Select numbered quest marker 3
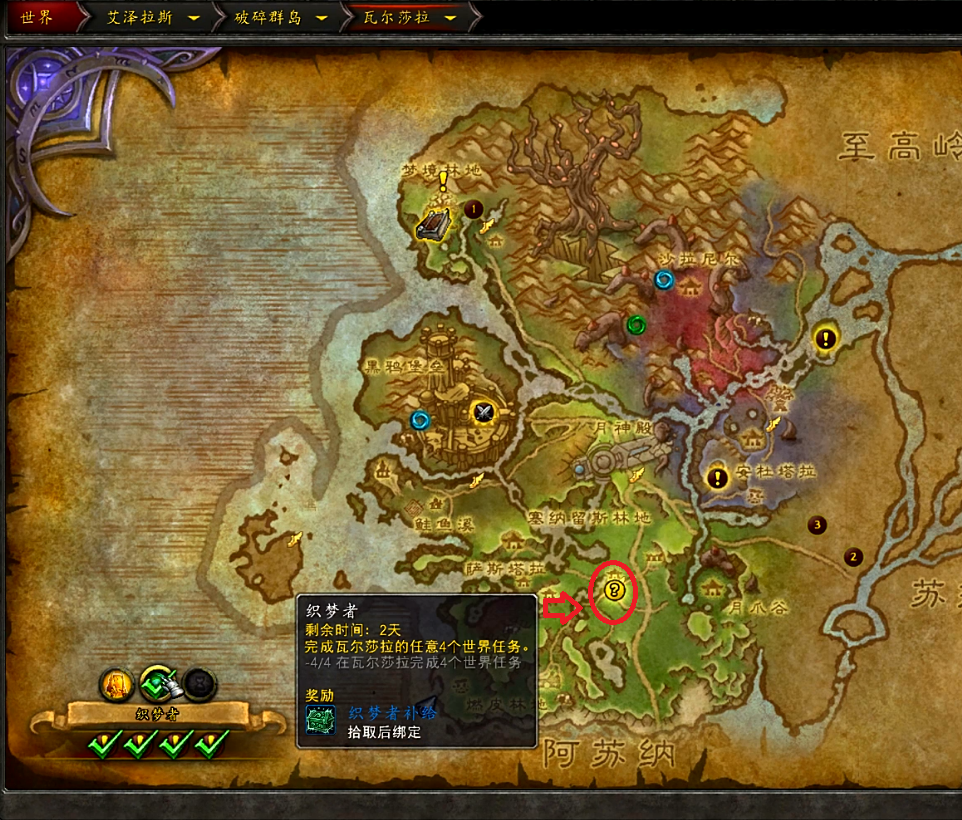This screenshot has height=820, width=962. [818, 524]
